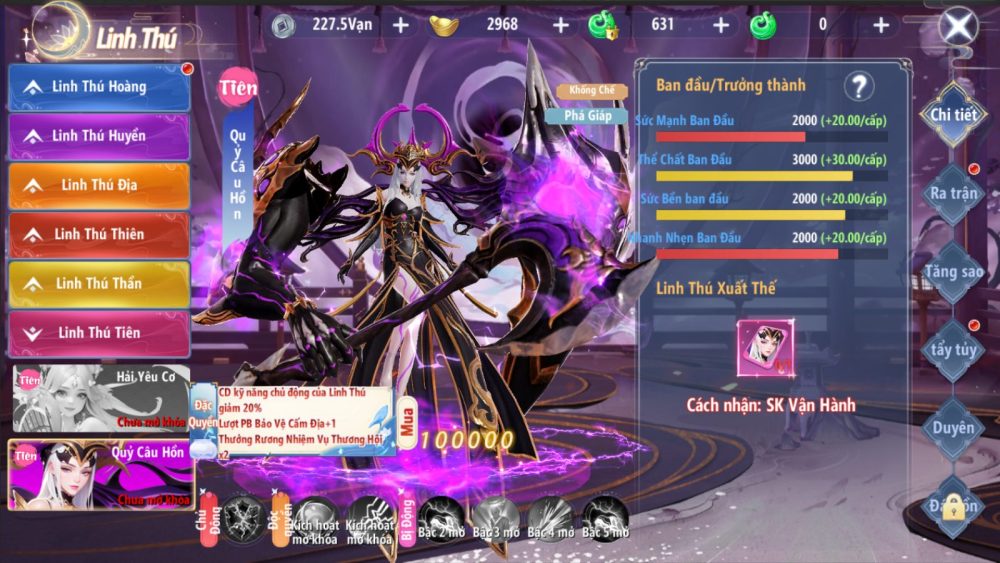Select the Linh Thú Hoàng category
Viewport: 1000px width, 563px height.
pos(99,87)
